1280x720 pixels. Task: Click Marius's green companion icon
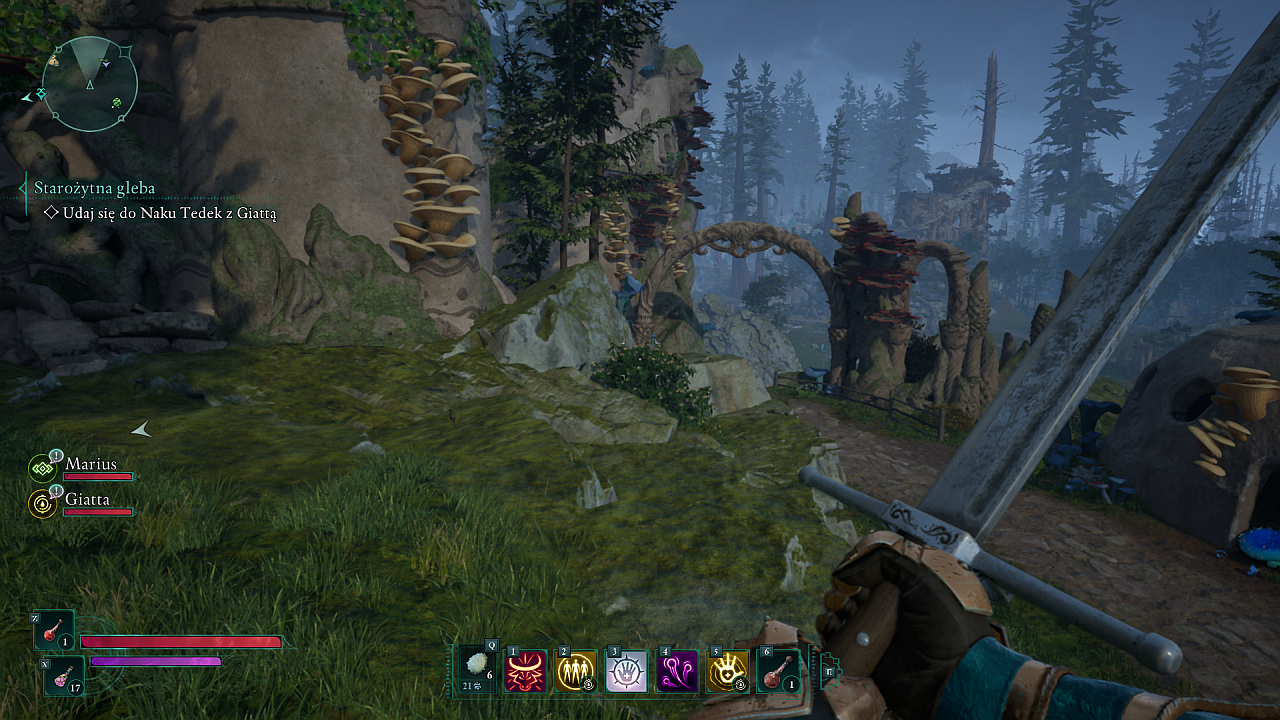tap(42, 468)
